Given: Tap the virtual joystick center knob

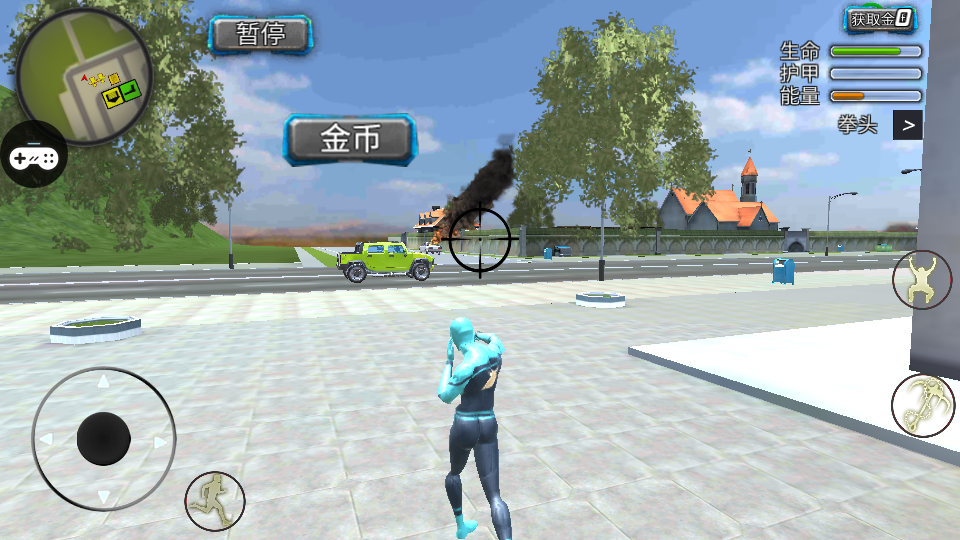Looking at the screenshot, I should (x=104, y=439).
